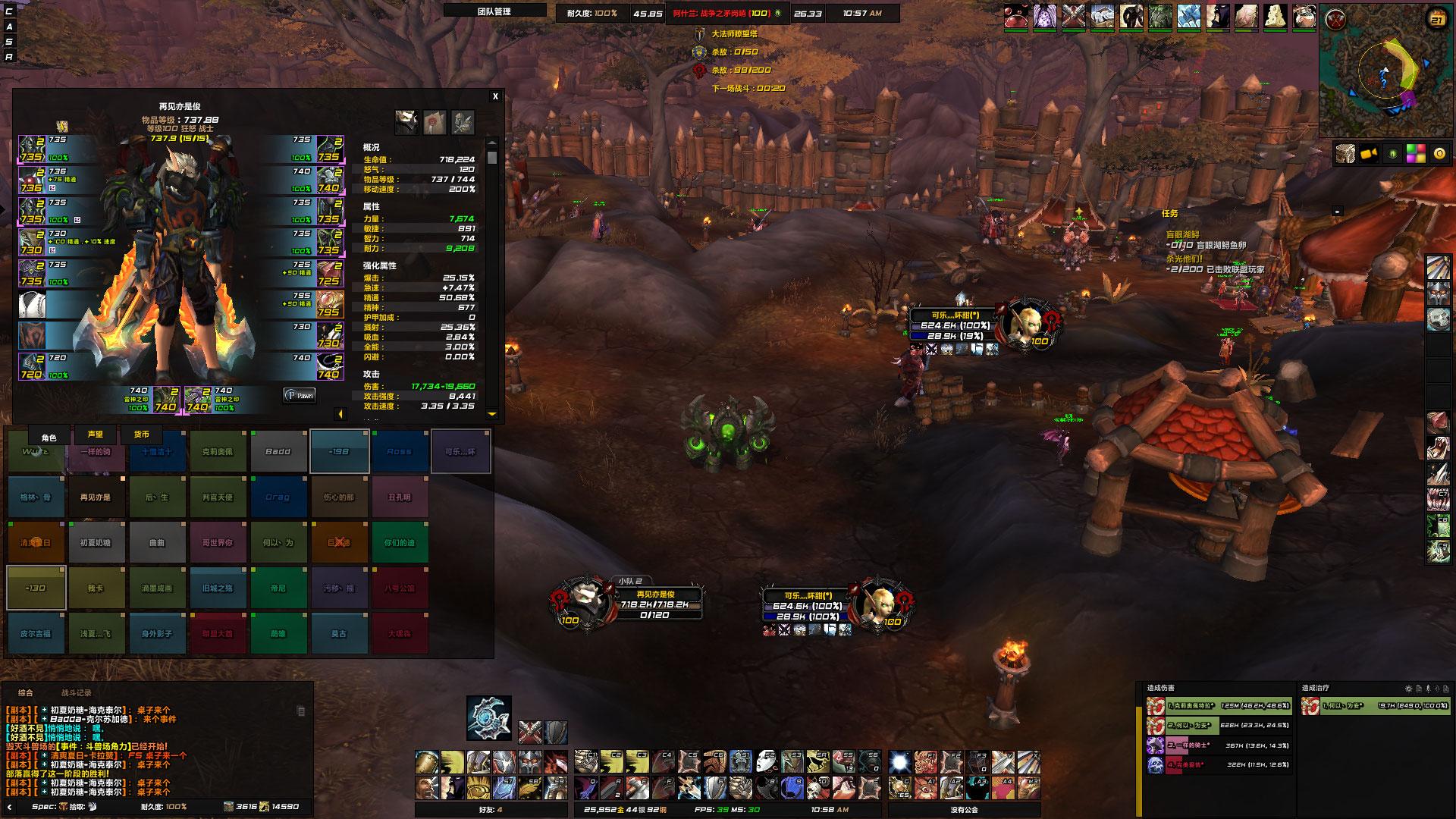Viewport: 1456px width, 819px height.
Task: Select the cheese buff icon
Action: (x=1276, y=17)
